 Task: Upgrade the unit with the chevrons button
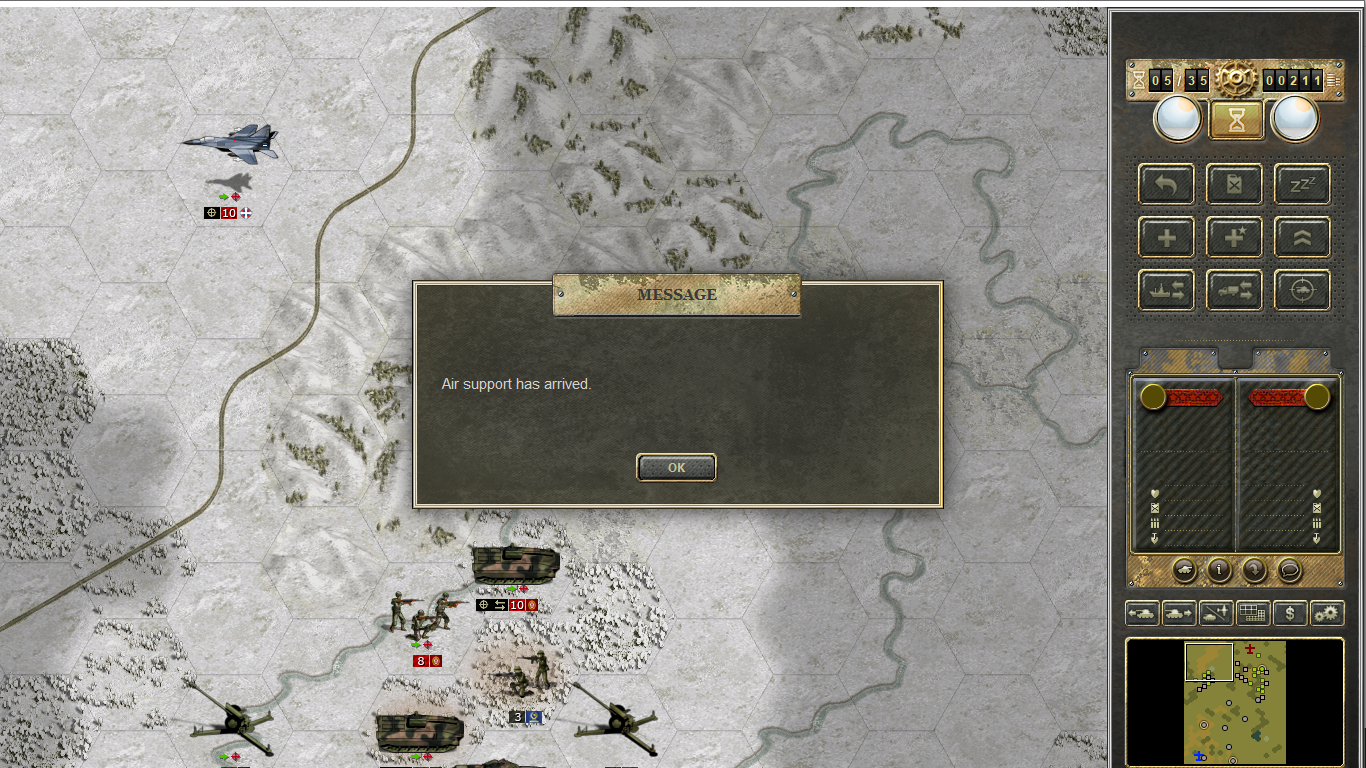tap(1302, 238)
